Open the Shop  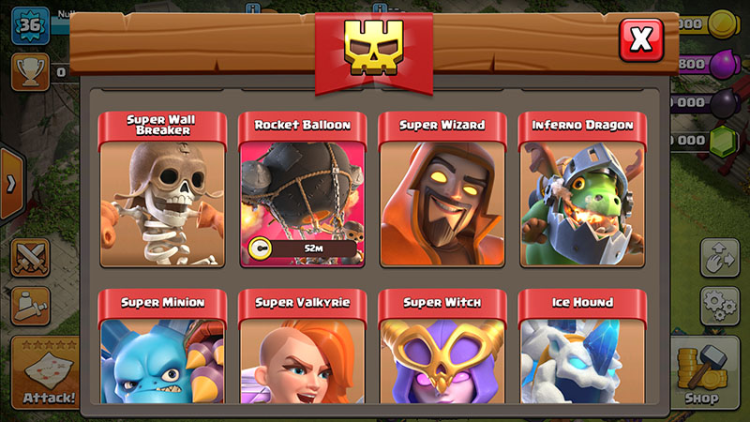pos(700,372)
